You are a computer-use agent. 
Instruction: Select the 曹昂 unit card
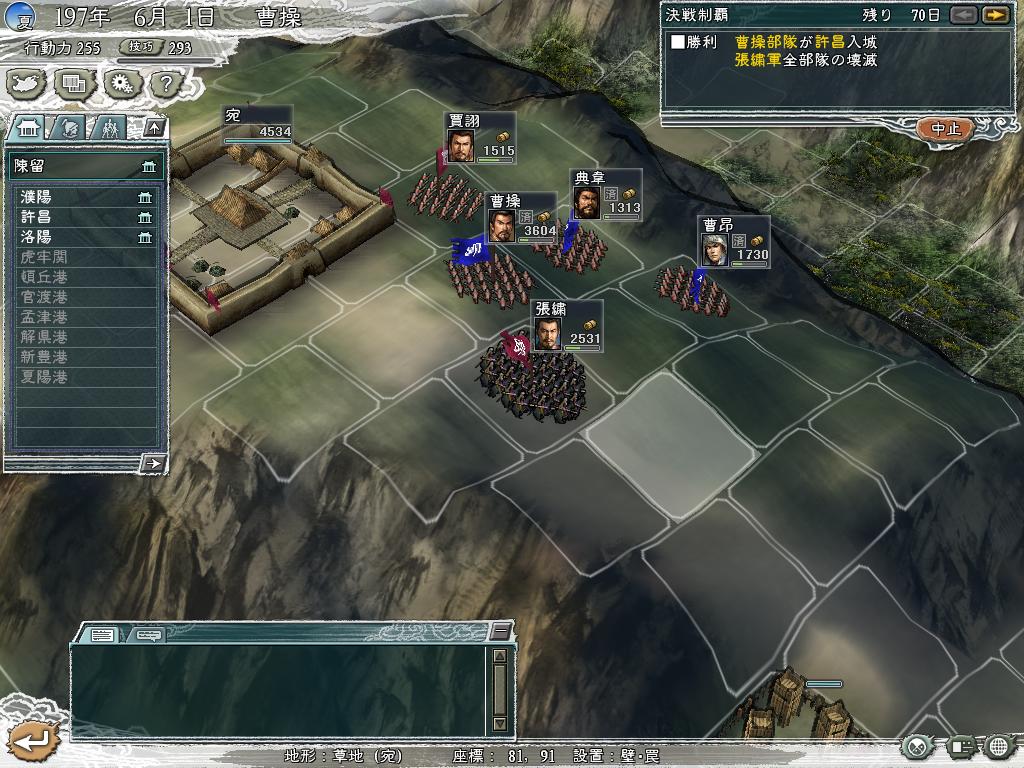click(733, 242)
